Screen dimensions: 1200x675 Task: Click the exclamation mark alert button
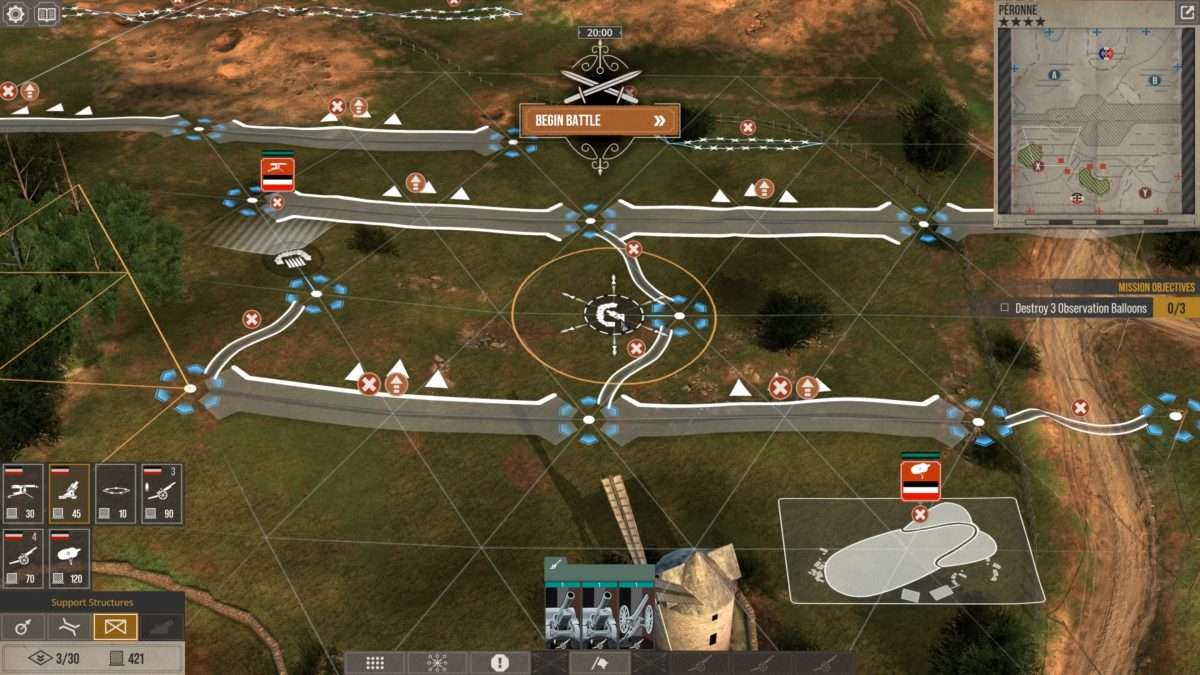[x=500, y=663]
